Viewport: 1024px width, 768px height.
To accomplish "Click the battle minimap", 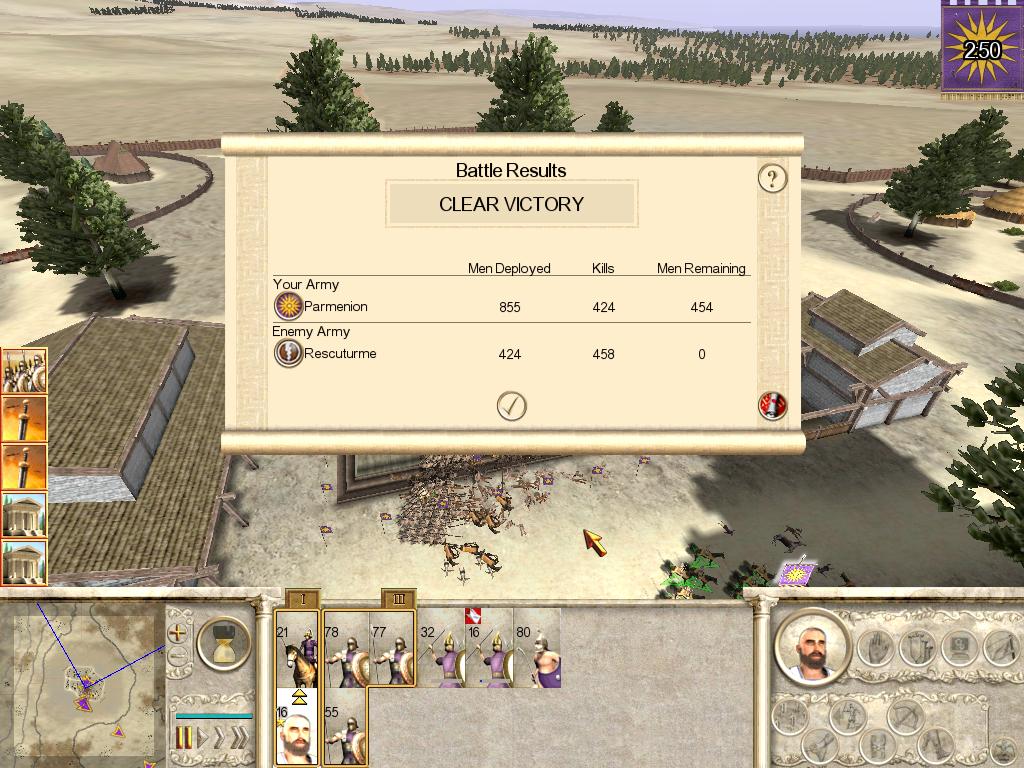I will point(85,680).
